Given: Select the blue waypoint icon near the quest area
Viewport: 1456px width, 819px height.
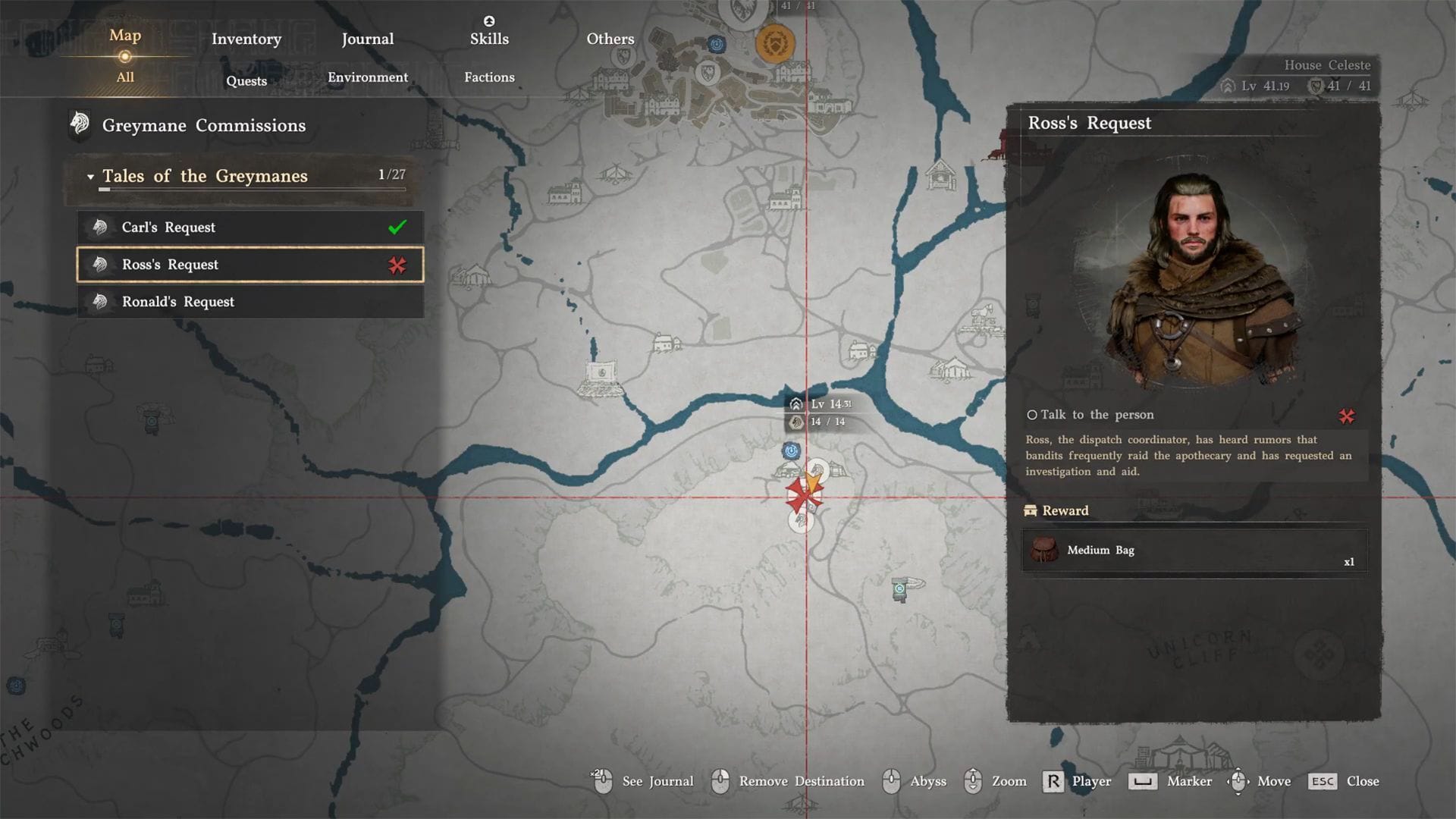Looking at the screenshot, I should click(790, 450).
